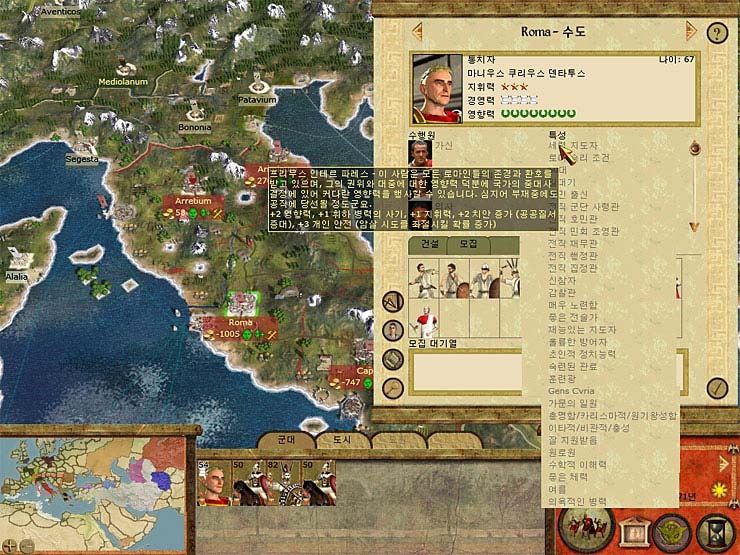This screenshot has height=555, width=740.
Task: Open the 군대 army tab
Action: (285, 440)
